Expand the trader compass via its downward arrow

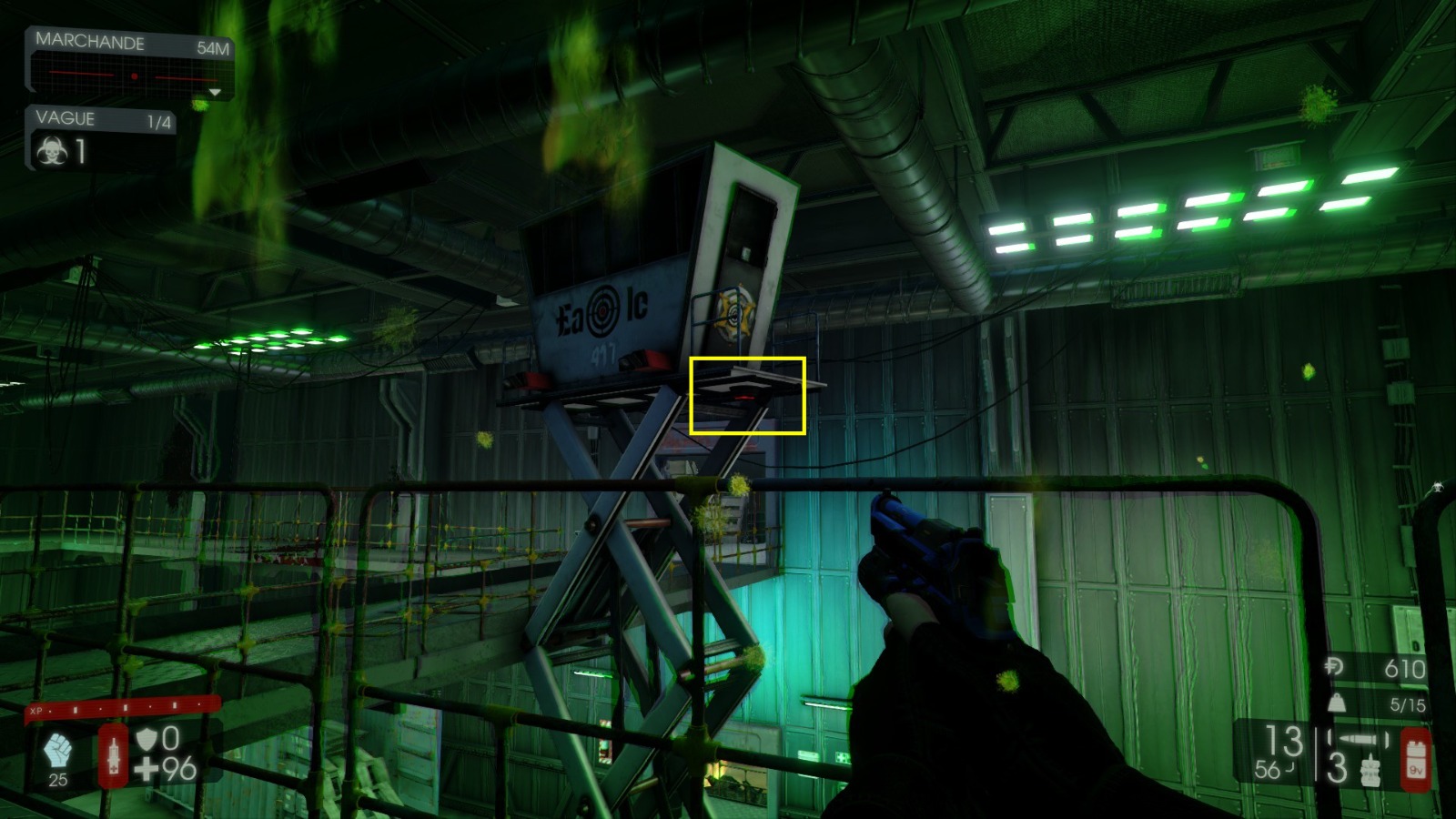click(217, 92)
